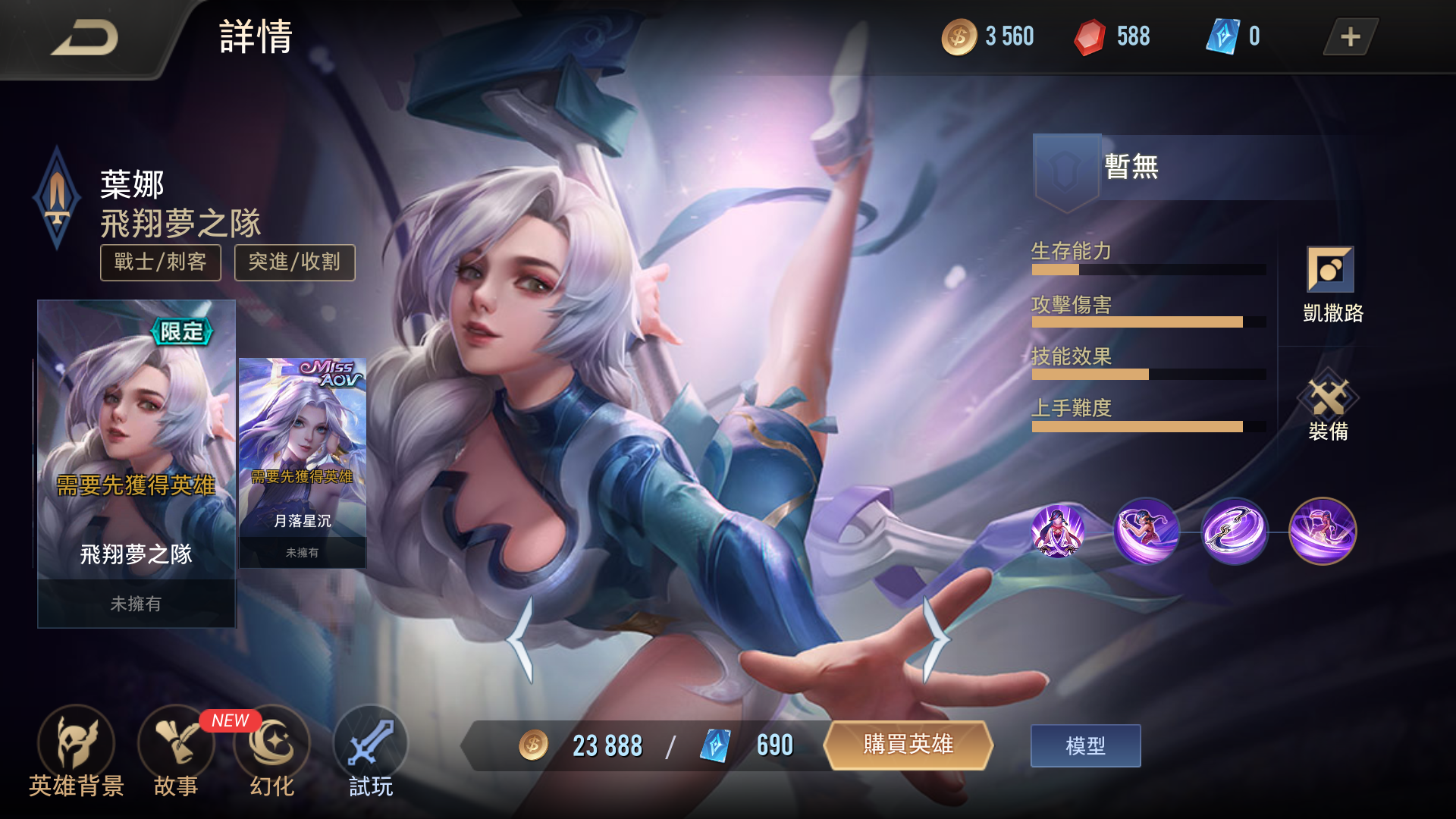Open the 模型 model viewer
The image size is (1456, 819).
point(1085,745)
